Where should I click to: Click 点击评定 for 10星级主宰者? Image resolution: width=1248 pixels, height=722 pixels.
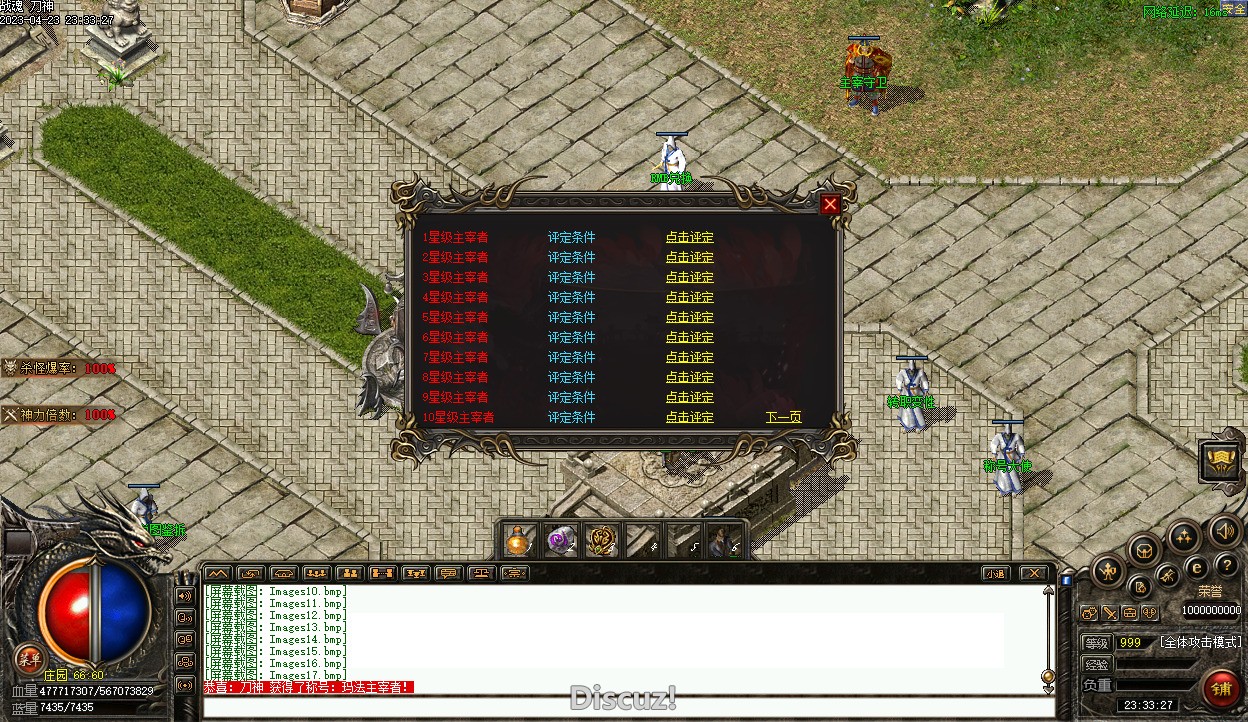click(690, 418)
